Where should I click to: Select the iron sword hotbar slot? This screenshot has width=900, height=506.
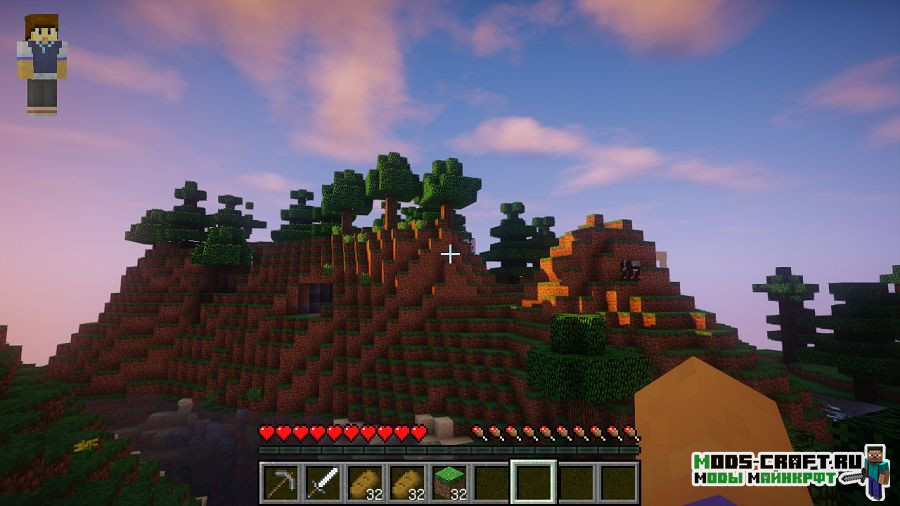pyautogui.click(x=322, y=483)
